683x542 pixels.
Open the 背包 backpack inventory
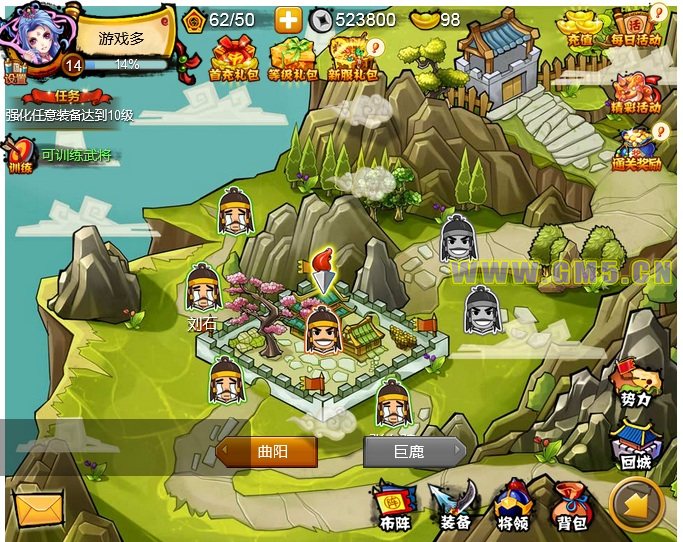tap(572, 505)
